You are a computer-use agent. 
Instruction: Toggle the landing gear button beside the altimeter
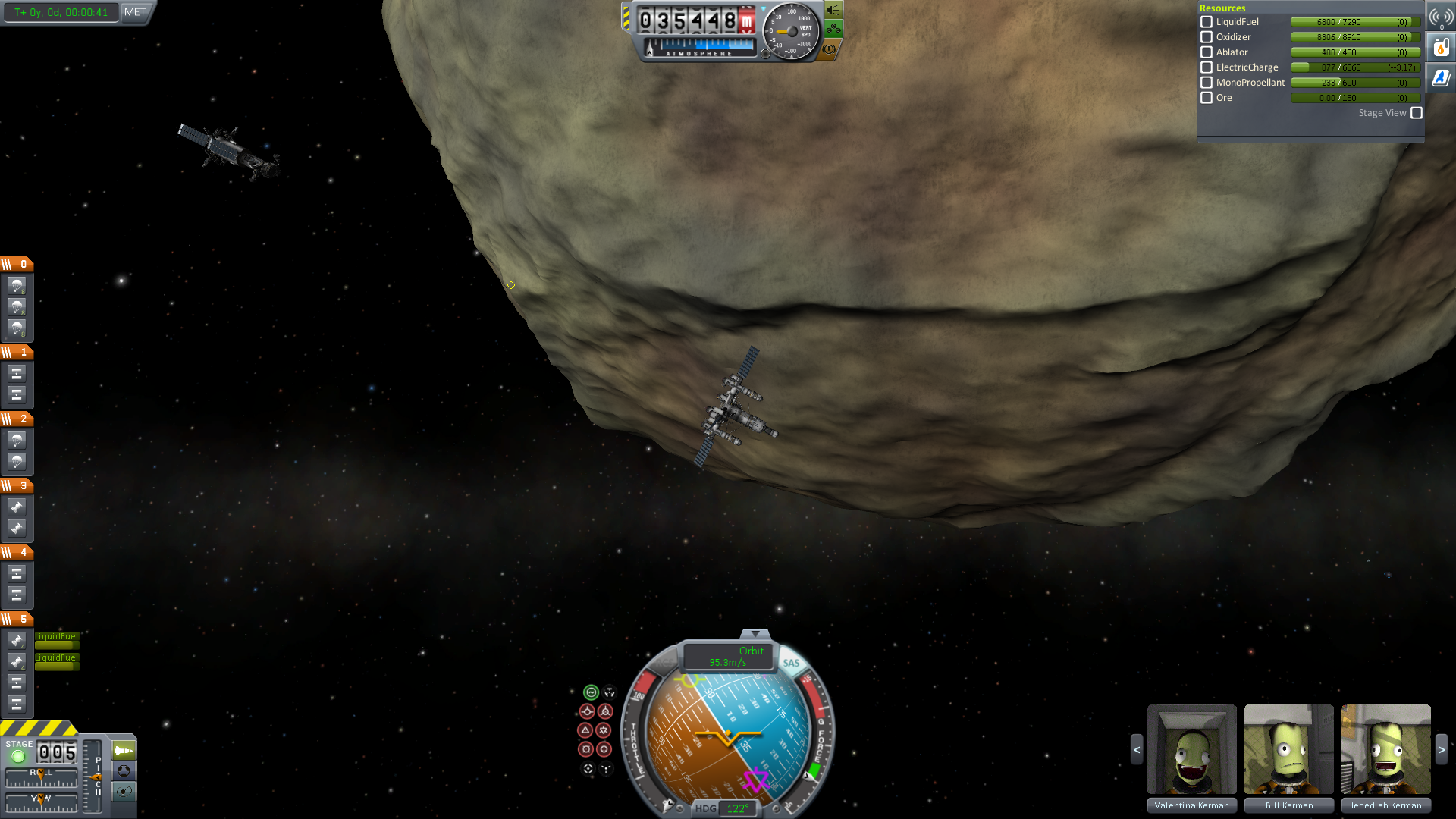coord(833,30)
